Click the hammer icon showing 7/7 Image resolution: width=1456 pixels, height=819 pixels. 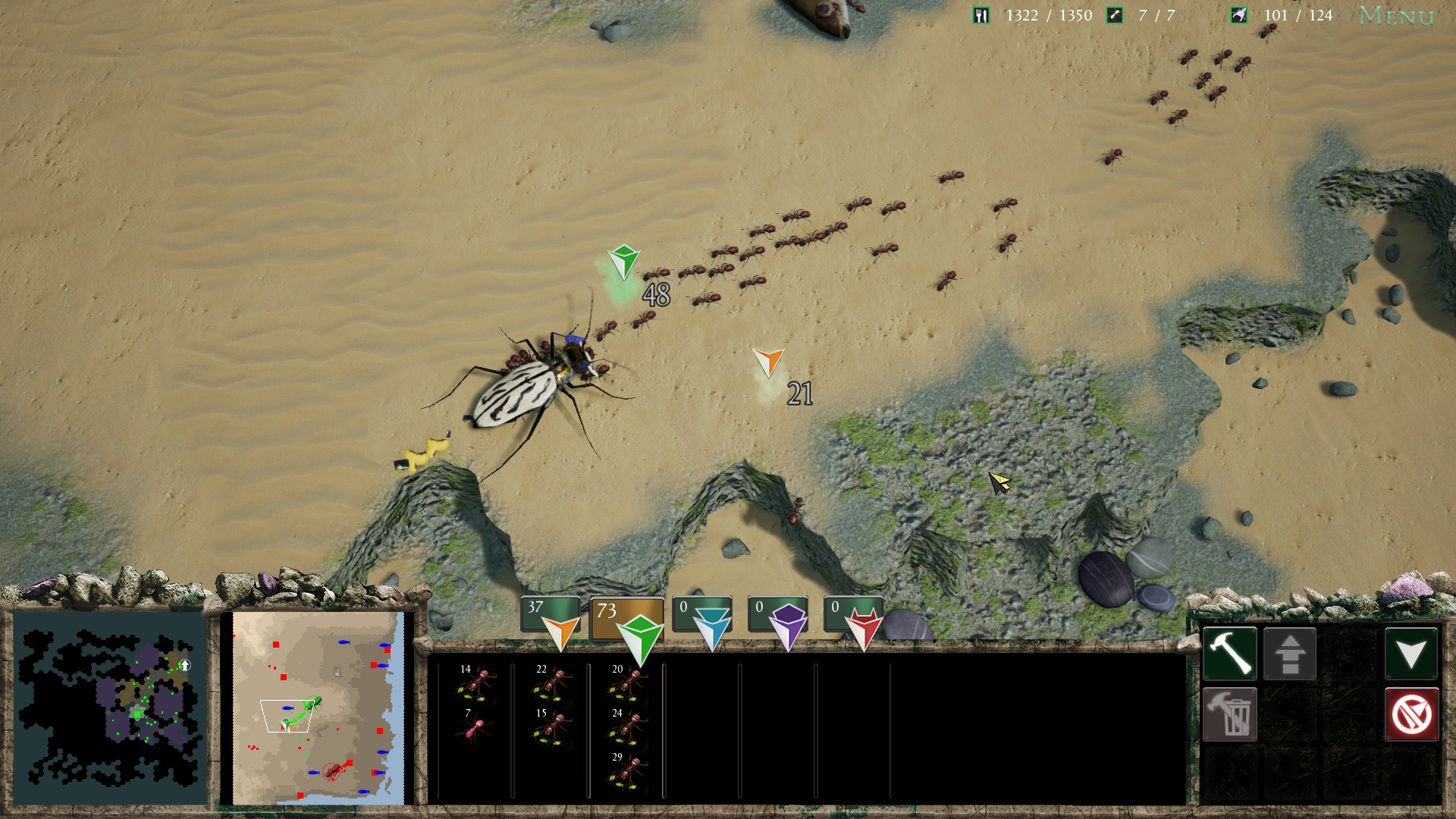(x=1114, y=14)
